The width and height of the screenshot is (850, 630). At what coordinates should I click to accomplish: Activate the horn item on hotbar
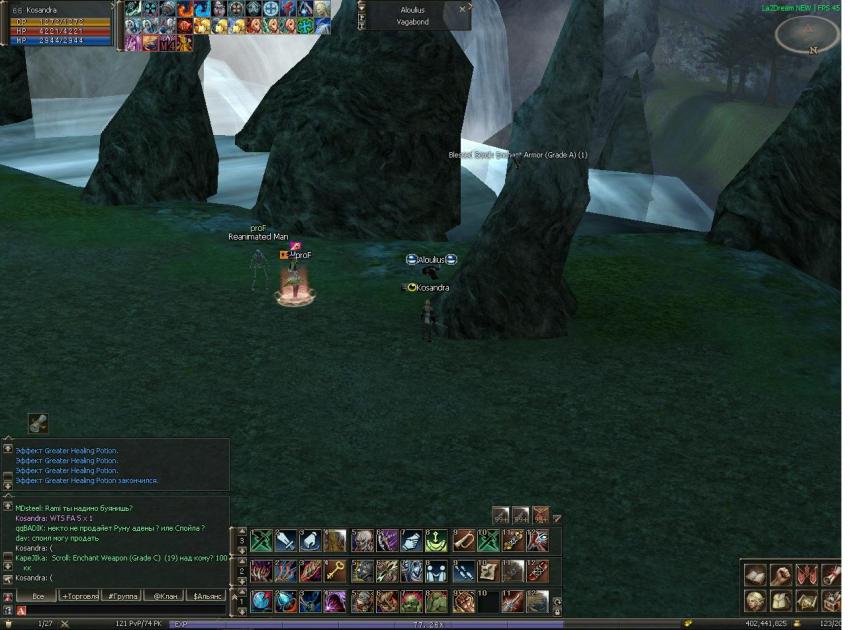tap(463, 541)
